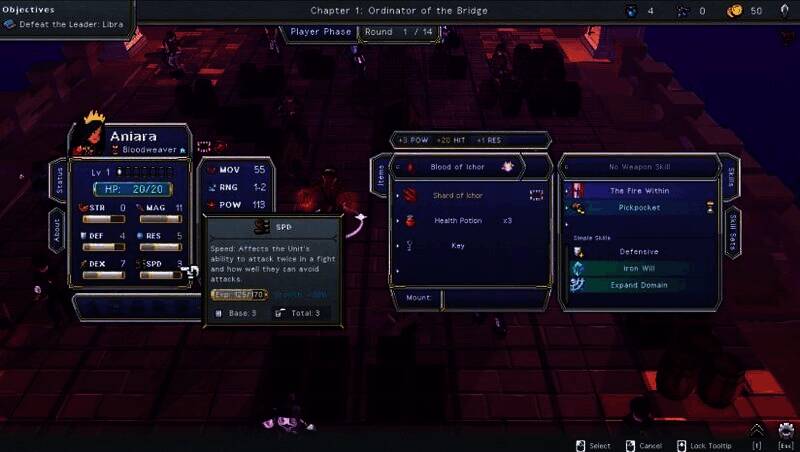Viewport: 800px width, 452px height.
Task: Switch to the Skill Sets tab
Action: click(x=730, y=232)
